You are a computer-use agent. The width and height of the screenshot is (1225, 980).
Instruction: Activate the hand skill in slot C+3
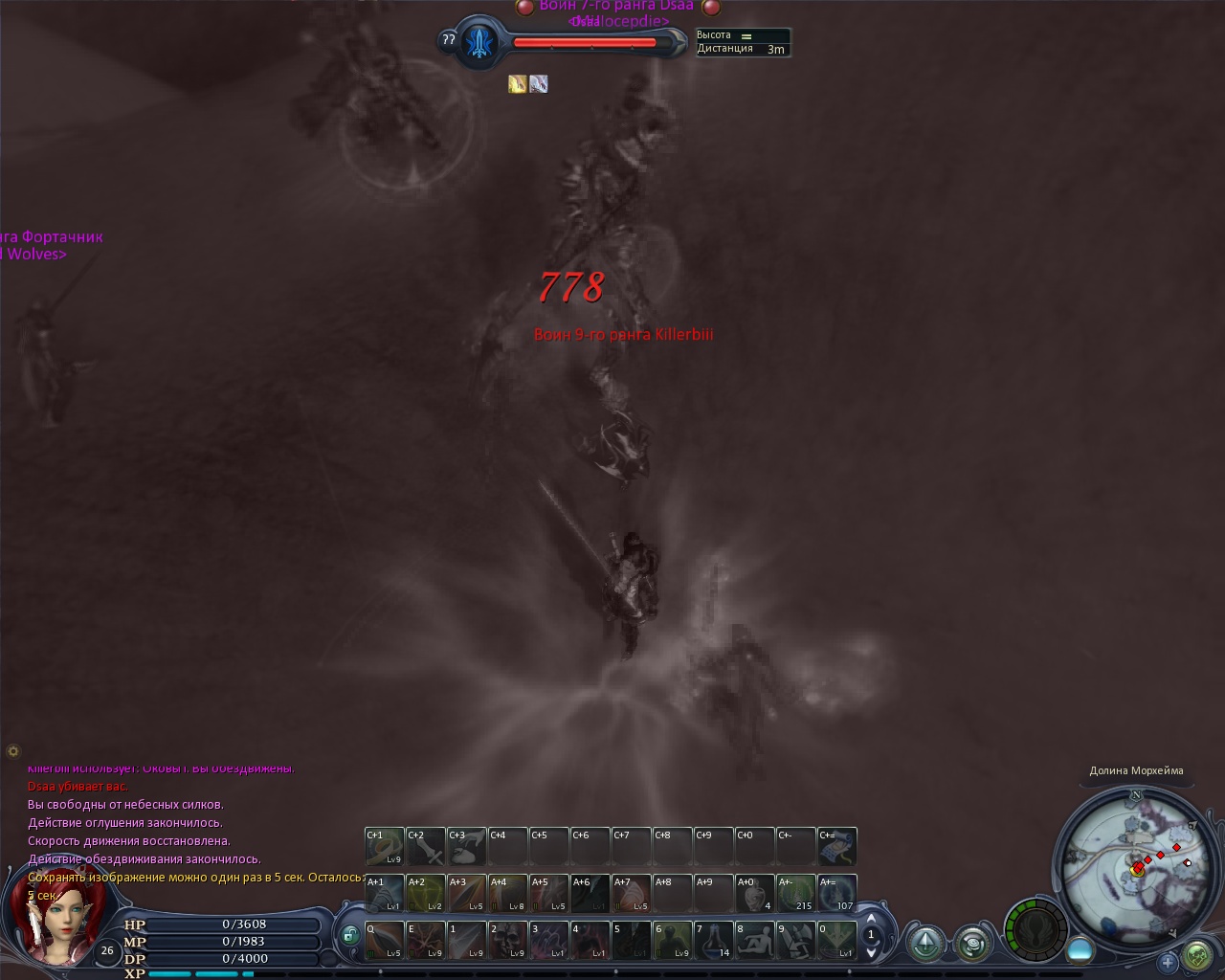pos(467,847)
